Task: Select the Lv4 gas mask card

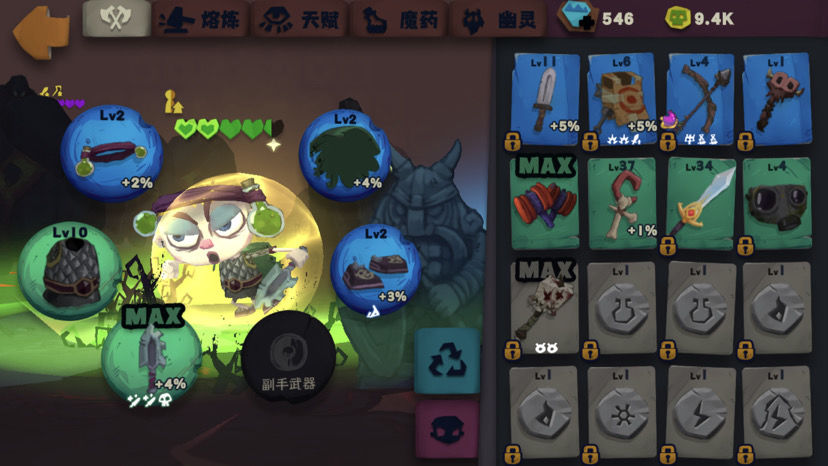Action: coord(777,201)
